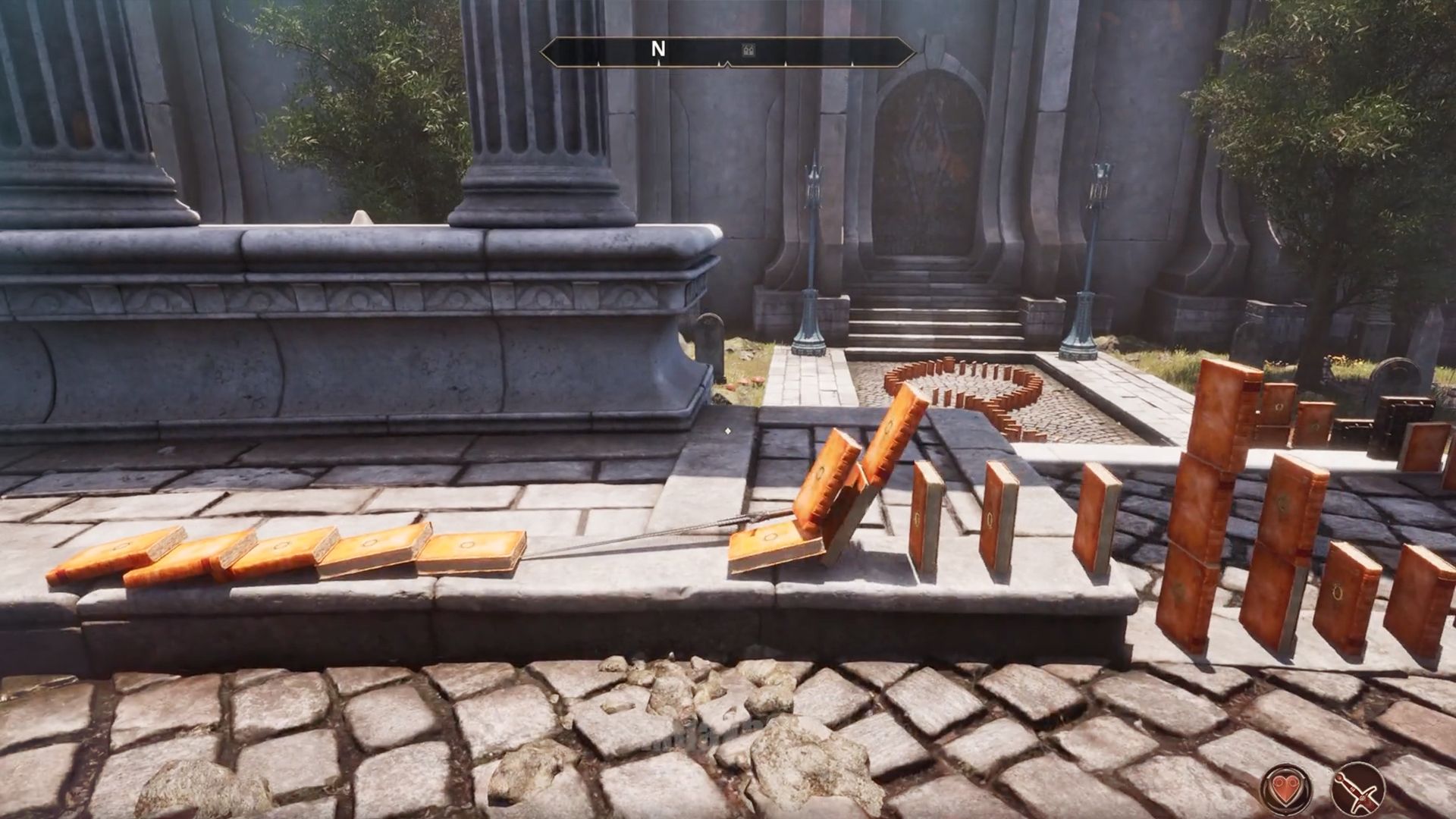This screenshot has width=1456, height=819.
Task: Click the door marker on the compass
Action: click(749, 51)
